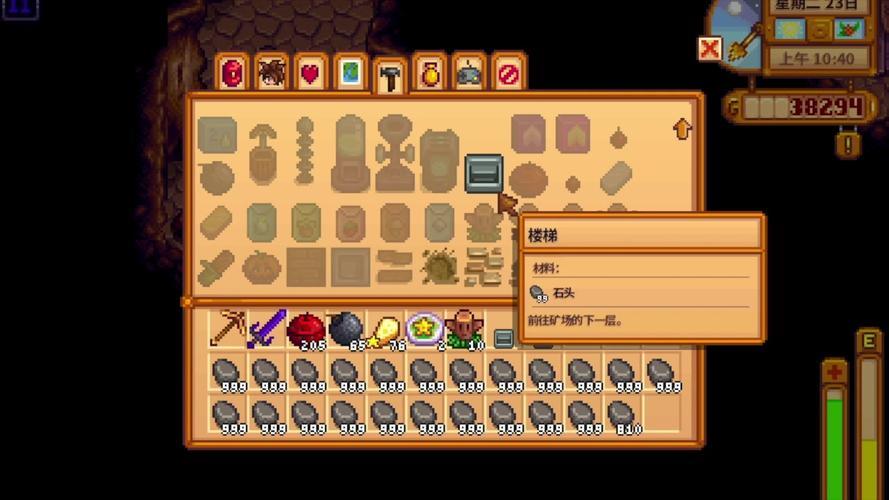Select the Crafting hammer tab
The image size is (889, 500).
[389, 78]
